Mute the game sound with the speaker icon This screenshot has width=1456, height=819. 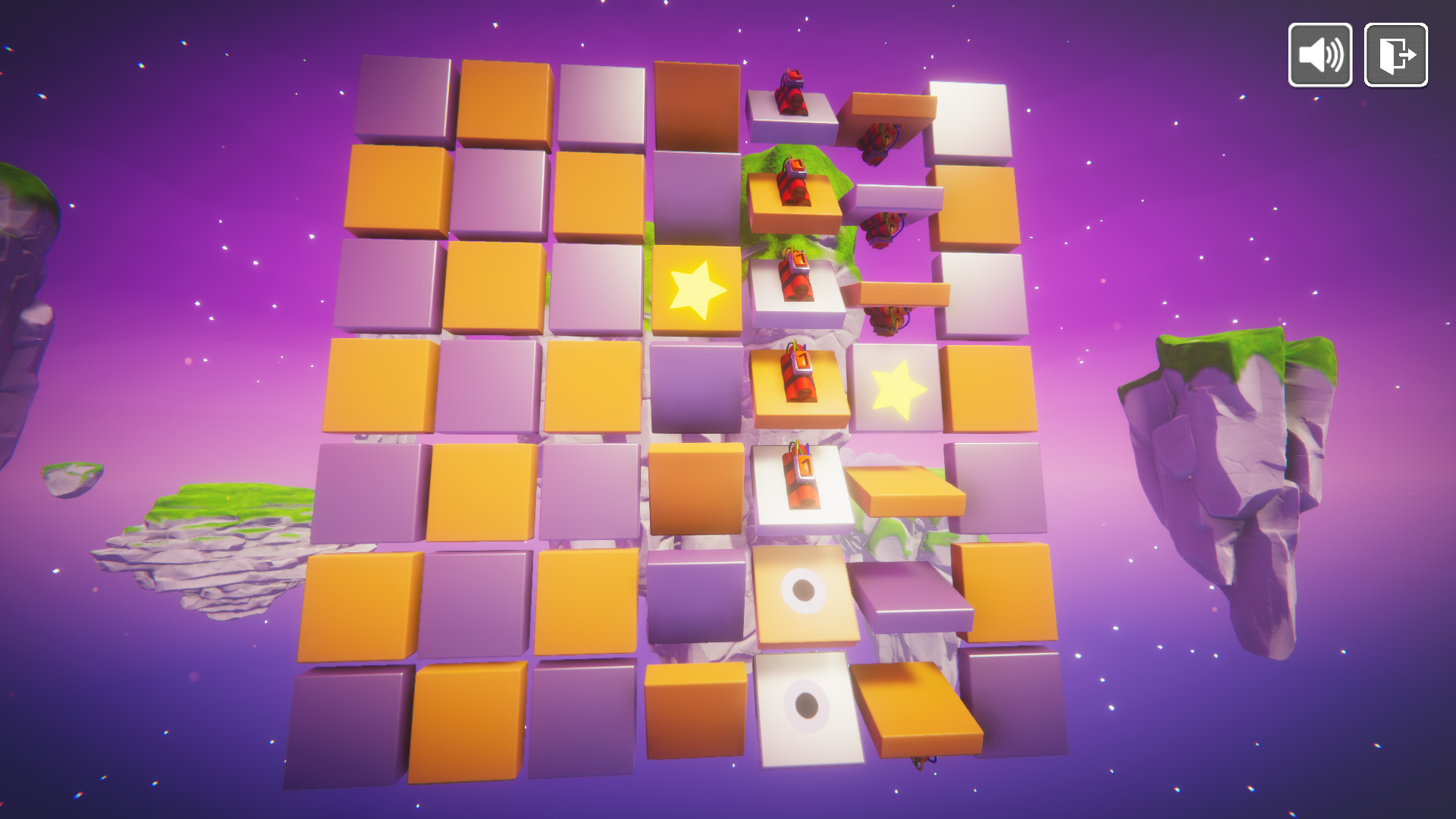[x=1319, y=55]
